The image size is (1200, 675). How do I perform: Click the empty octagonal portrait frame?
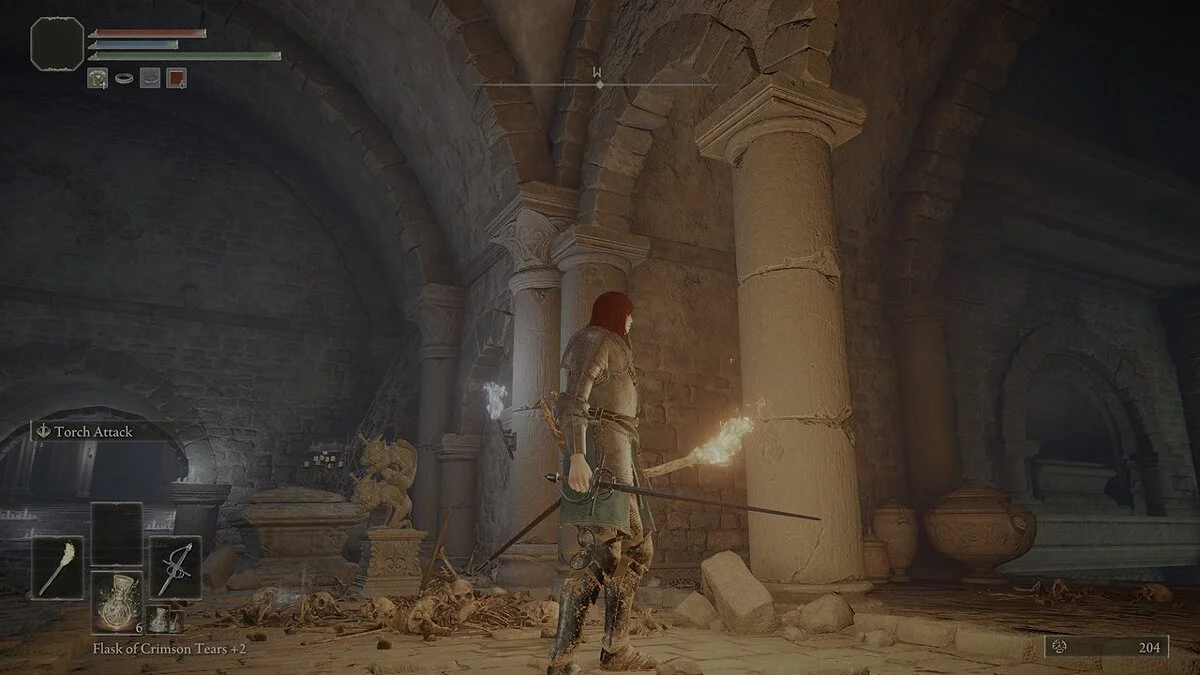tap(57, 44)
